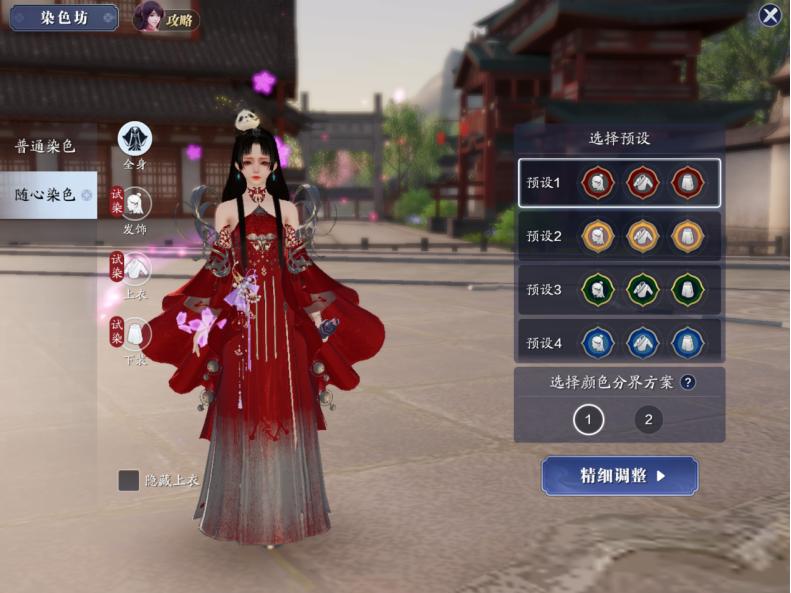
Task: Select color boundary scheme 2
Action: point(648,420)
